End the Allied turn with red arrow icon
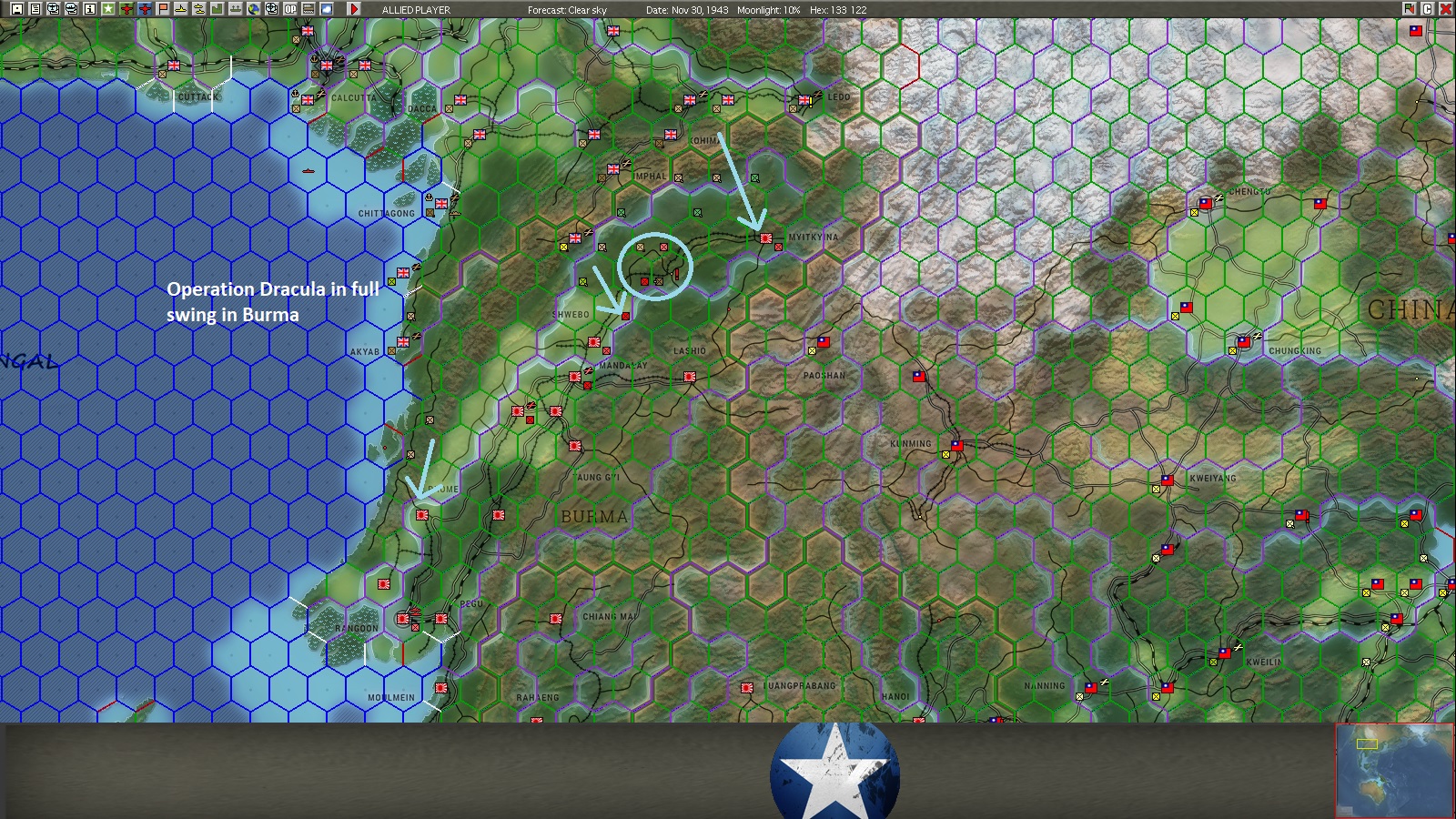Viewport: 1456px width, 819px height. click(355, 9)
